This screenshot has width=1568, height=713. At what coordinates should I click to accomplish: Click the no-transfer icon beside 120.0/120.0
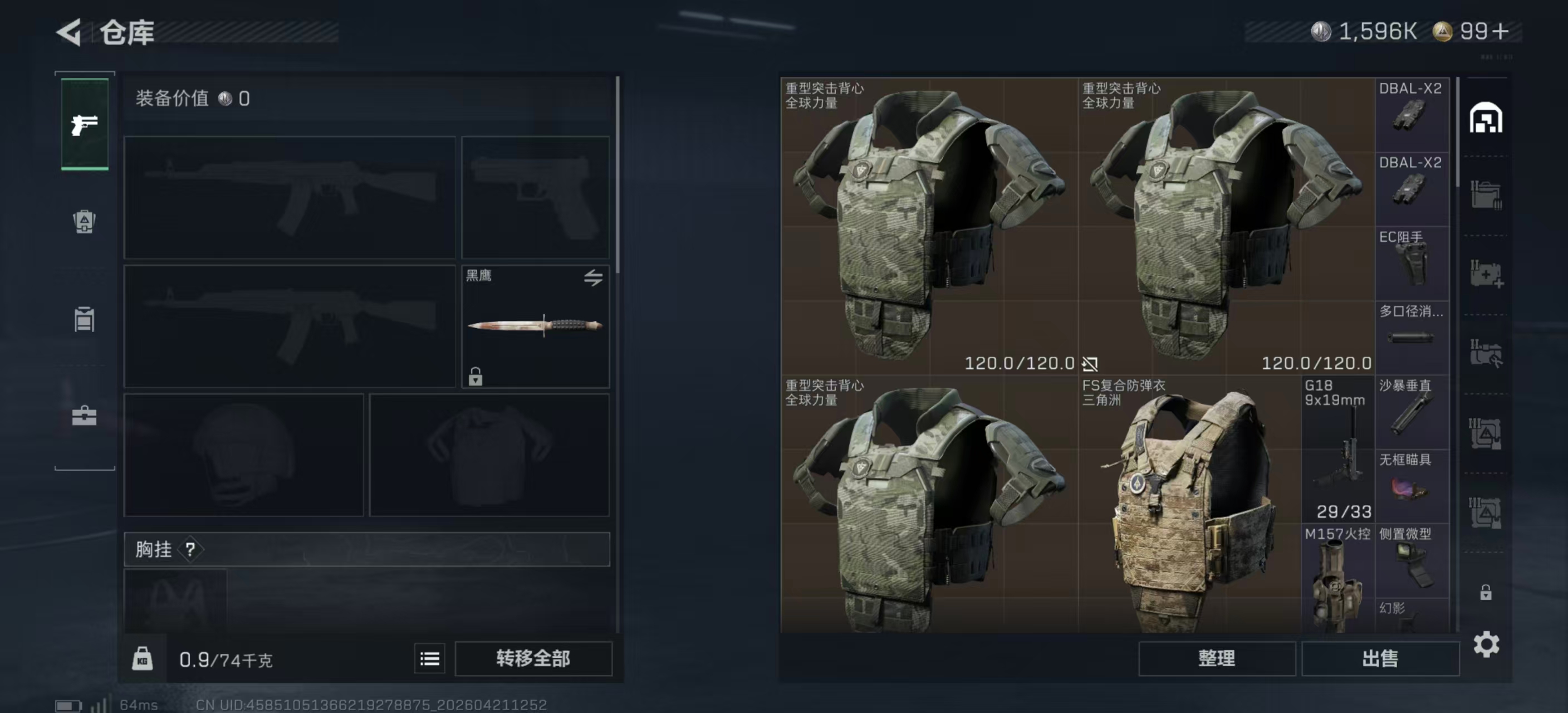tap(1091, 364)
